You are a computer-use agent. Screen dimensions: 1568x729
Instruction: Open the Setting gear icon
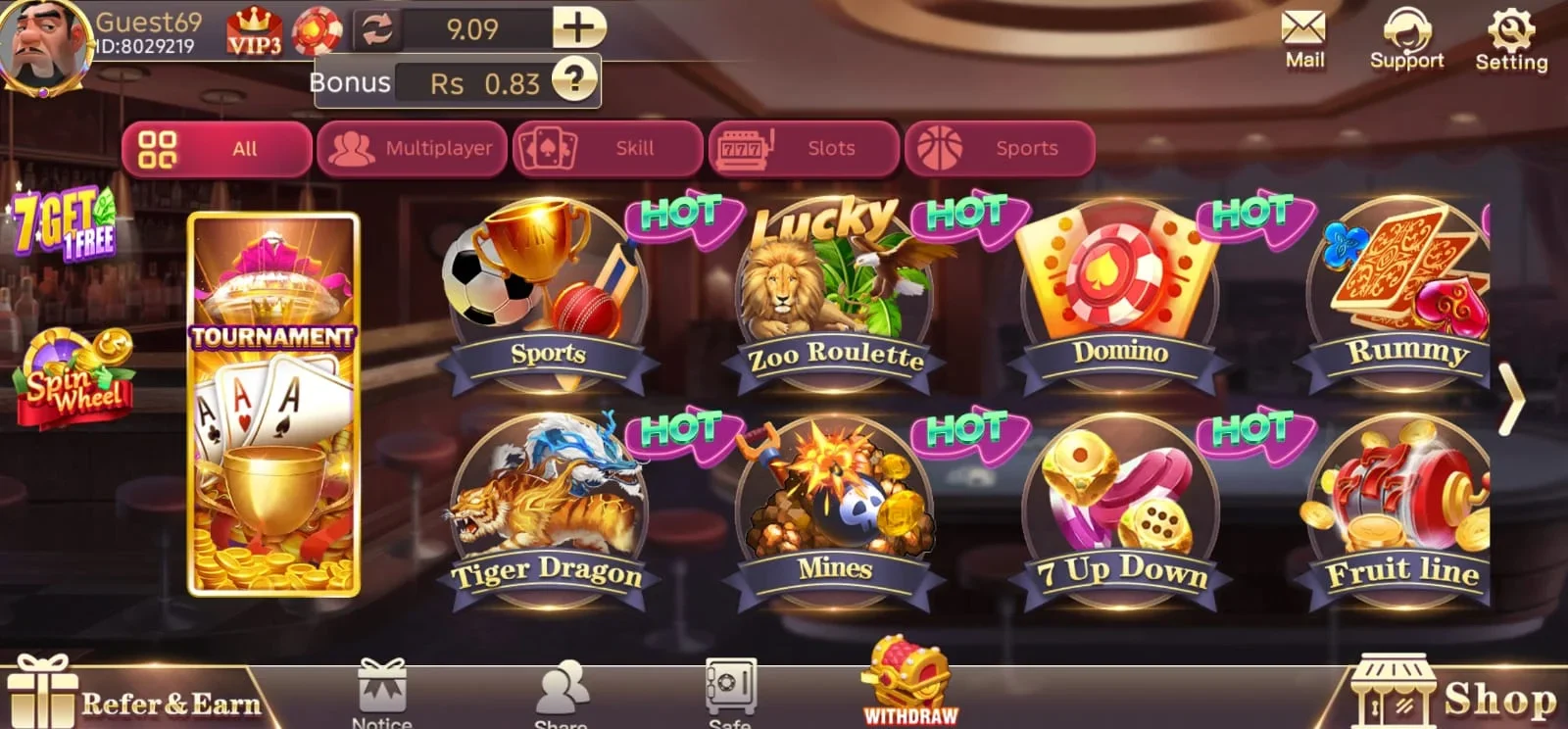point(1511,27)
